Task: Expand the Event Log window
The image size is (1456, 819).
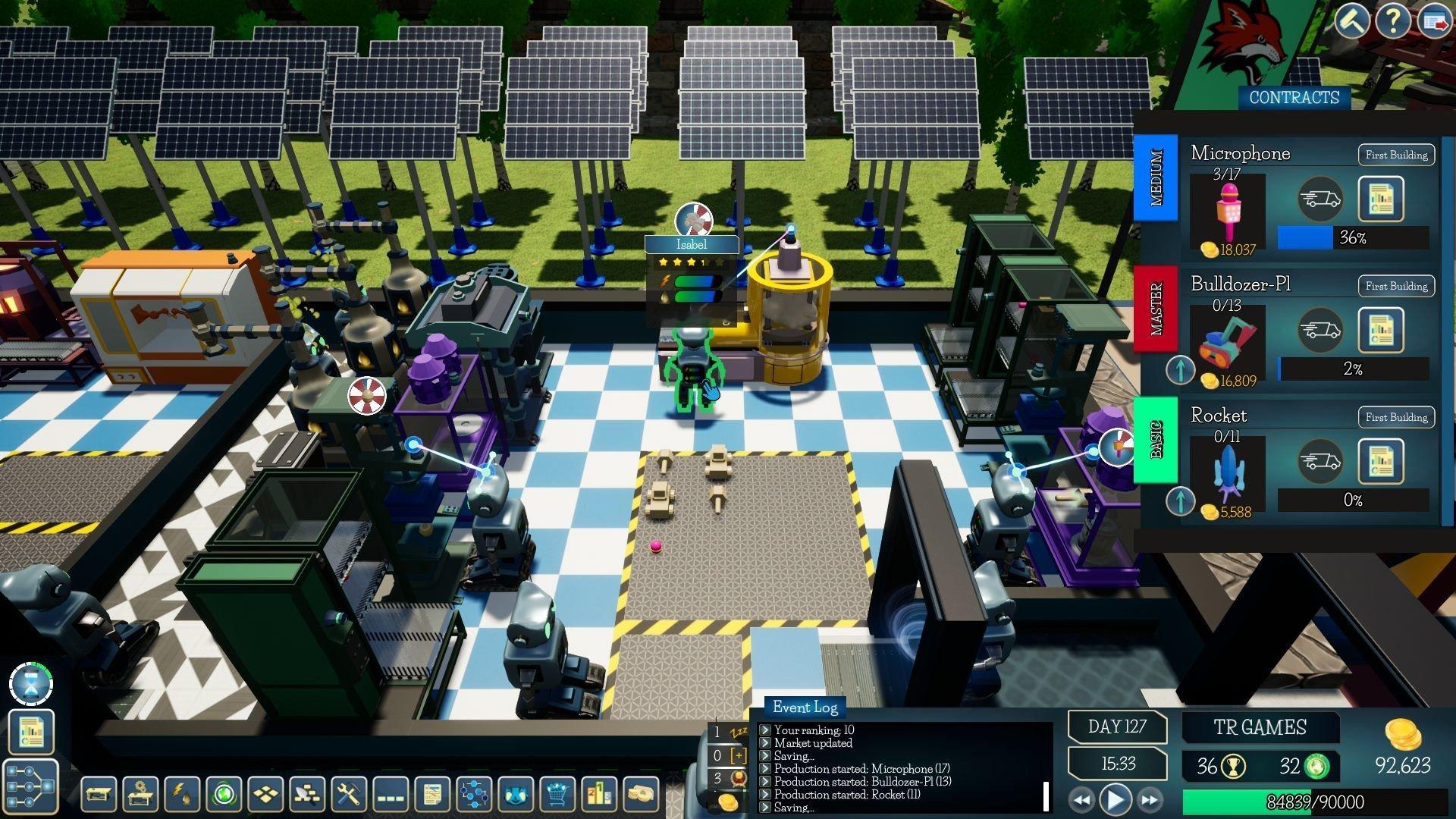Action: pos(805,707)
